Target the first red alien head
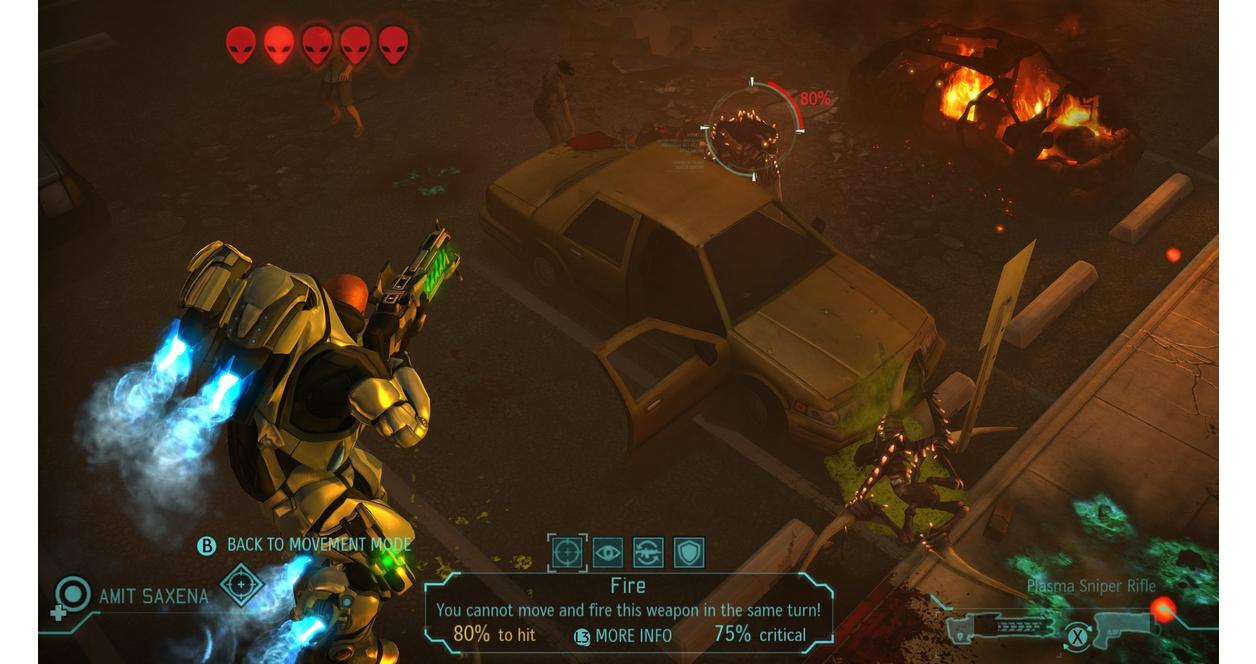 click(240, 45)
